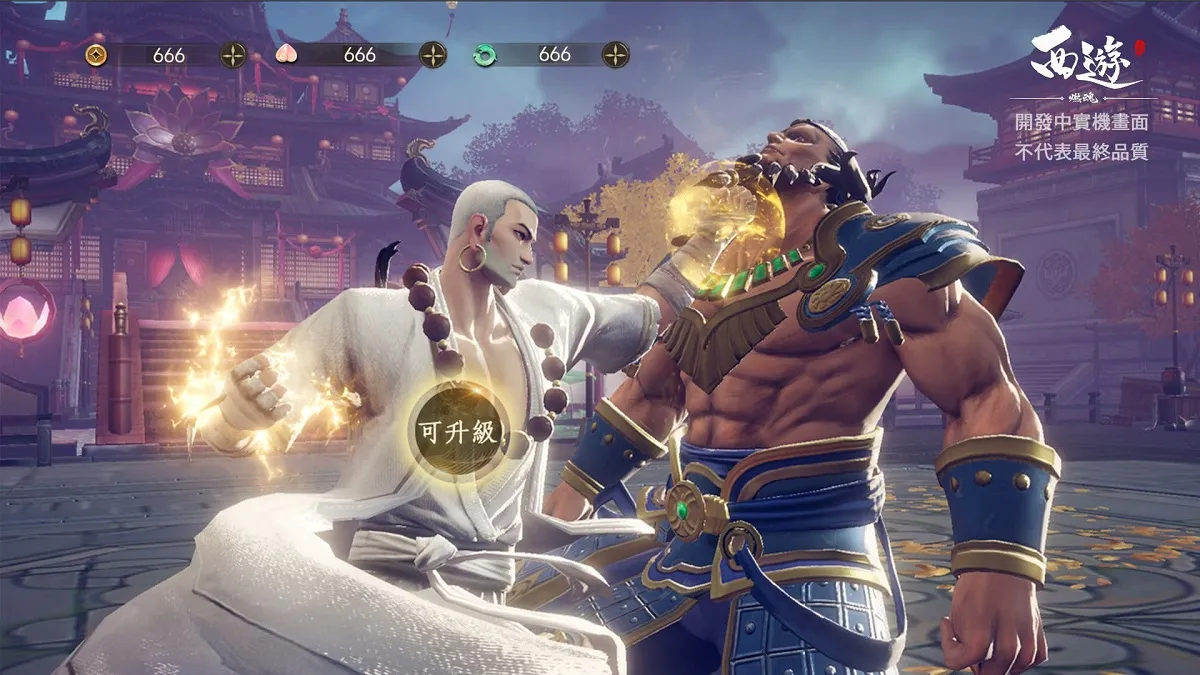The image size is (1200, 675).
Task: Add more peach currency with the plus button
Action: (432, 55)
